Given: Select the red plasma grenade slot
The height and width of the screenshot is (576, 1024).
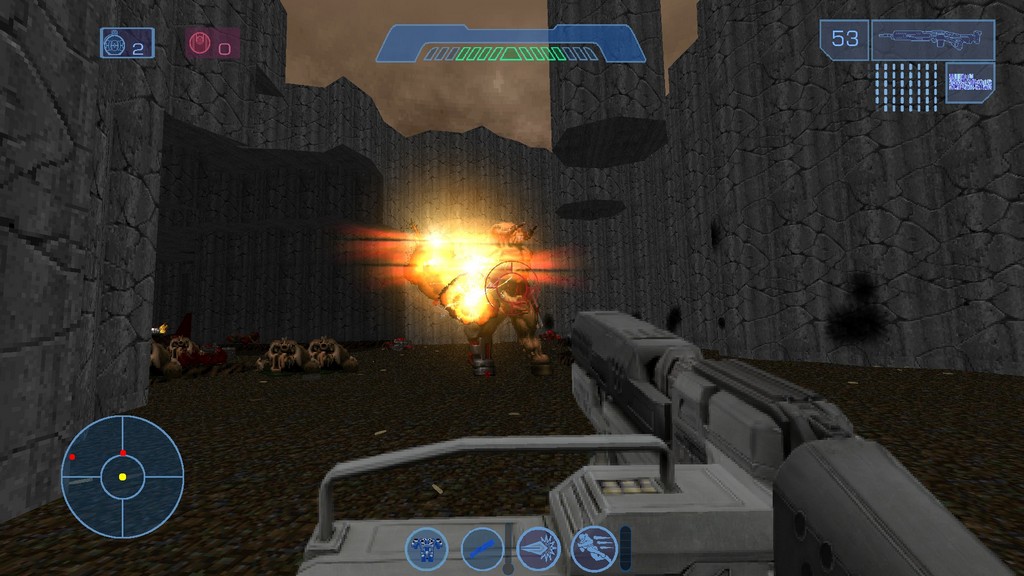Looking at the screenshot, I should (x=212, y=43).
